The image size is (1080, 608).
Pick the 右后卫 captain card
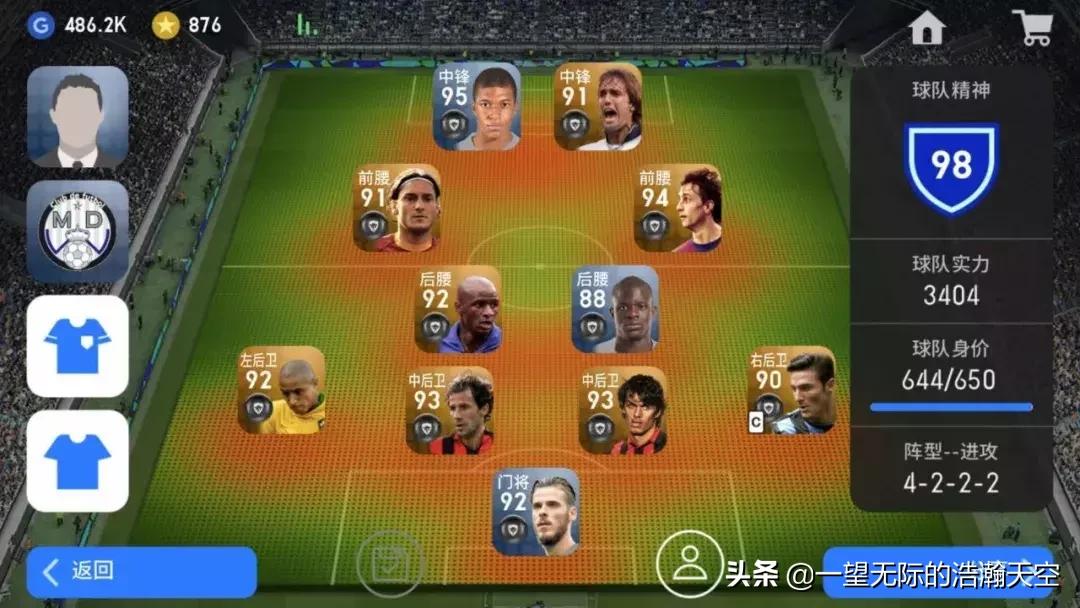[792, 390]
